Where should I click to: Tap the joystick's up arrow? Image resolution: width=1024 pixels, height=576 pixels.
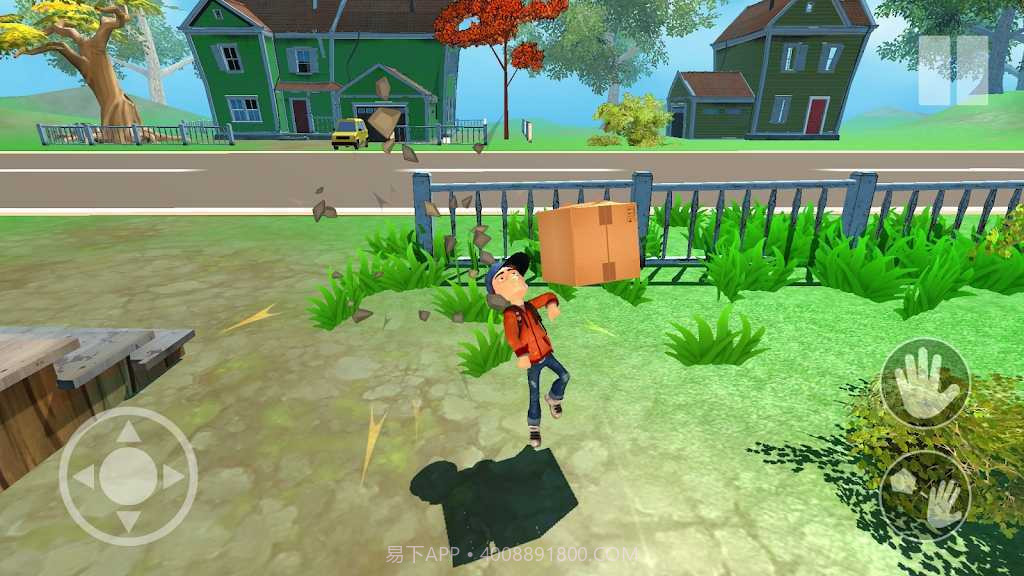128,433
